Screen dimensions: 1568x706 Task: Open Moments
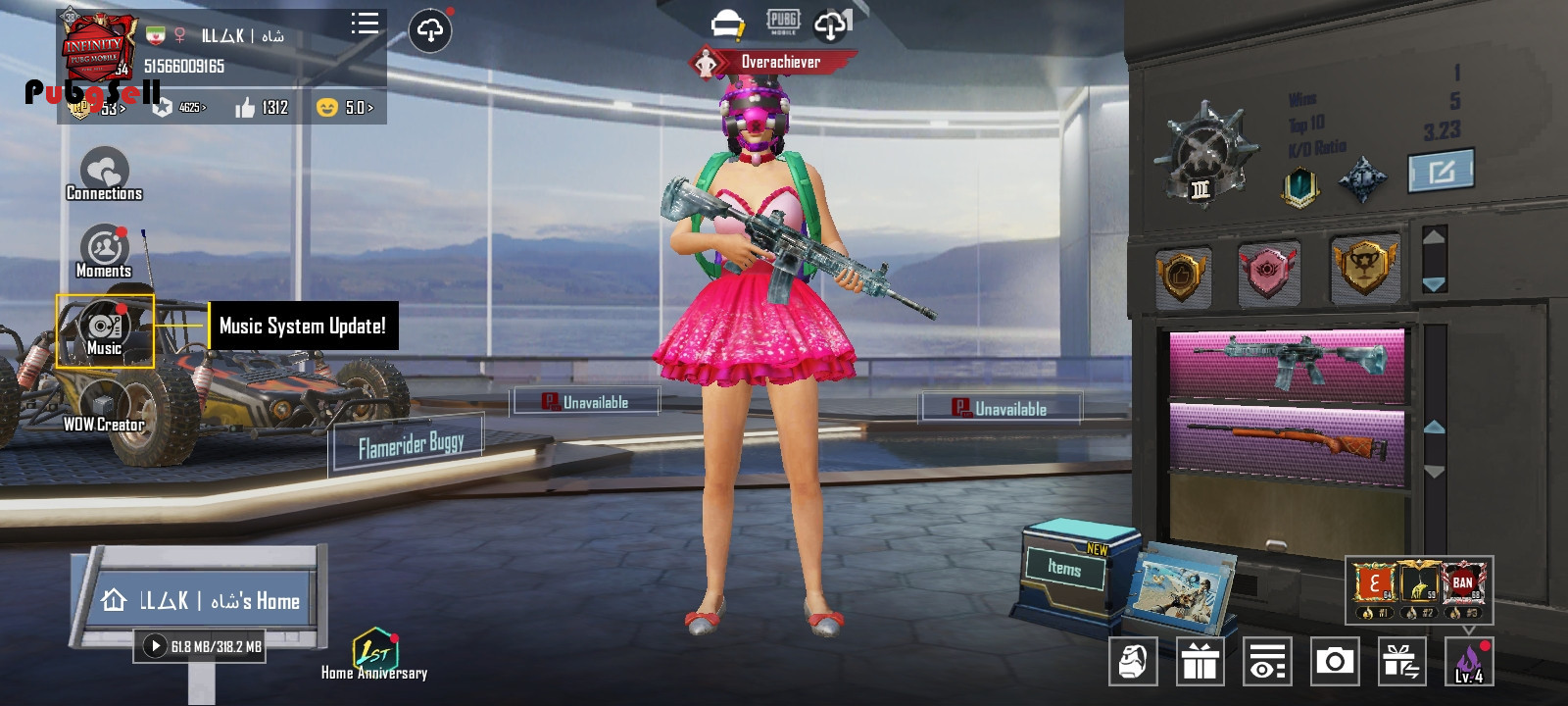(104, 251)
